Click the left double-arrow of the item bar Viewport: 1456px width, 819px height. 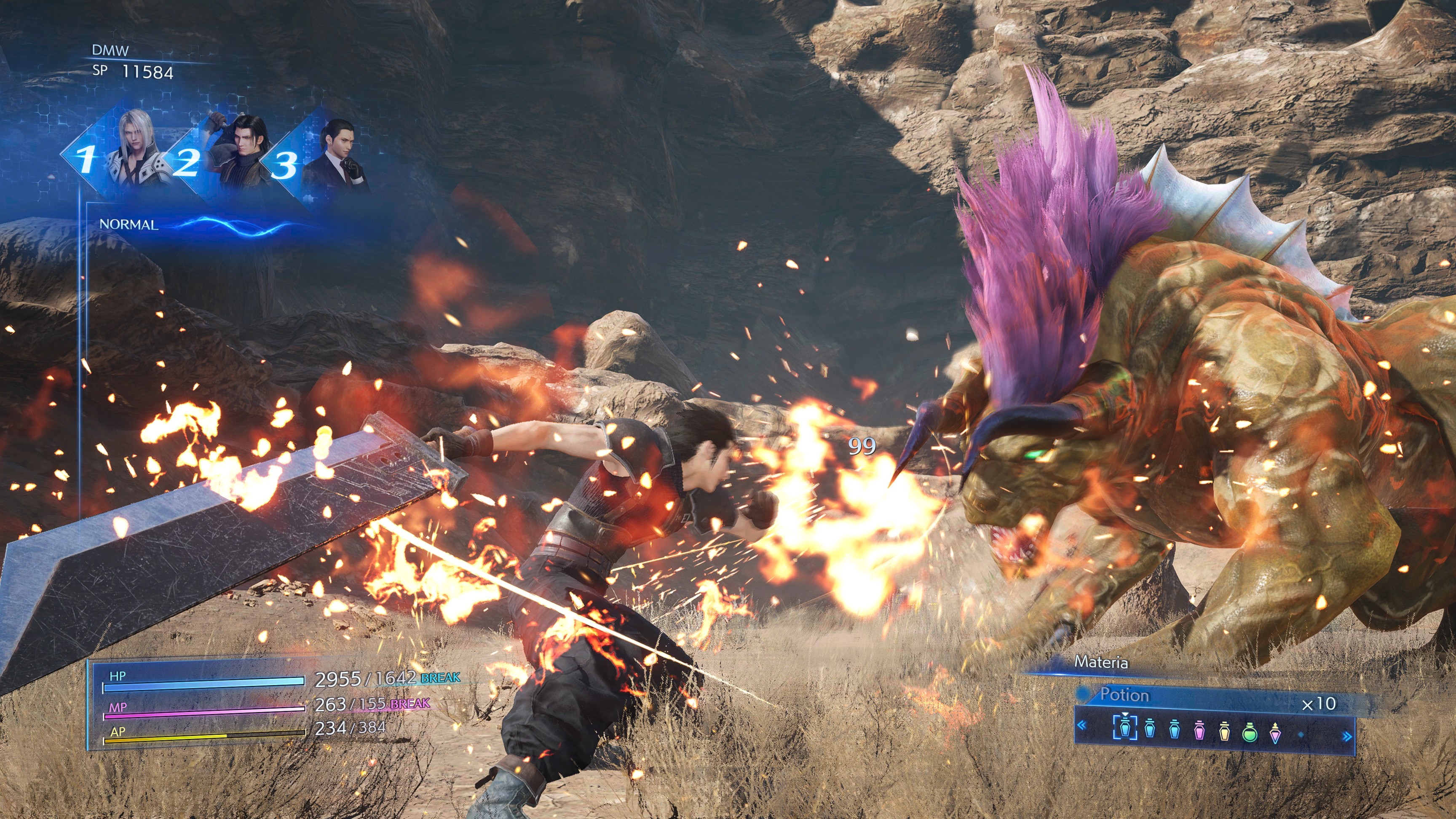pos(1082,725)
